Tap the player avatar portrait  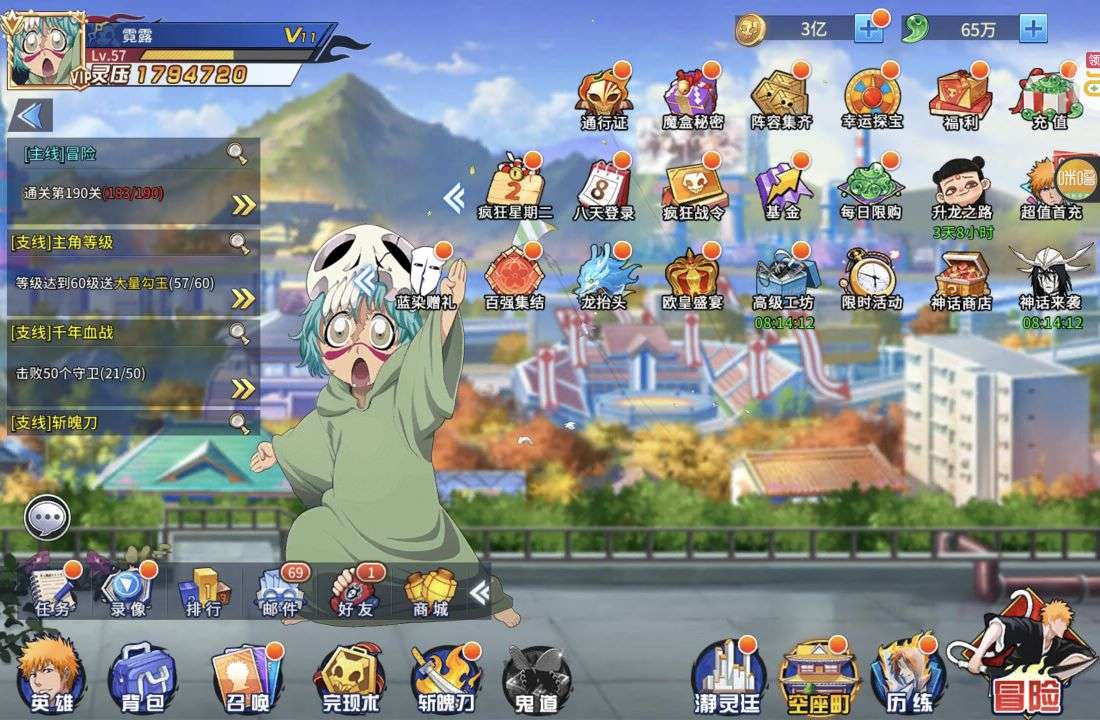[44, 52]
